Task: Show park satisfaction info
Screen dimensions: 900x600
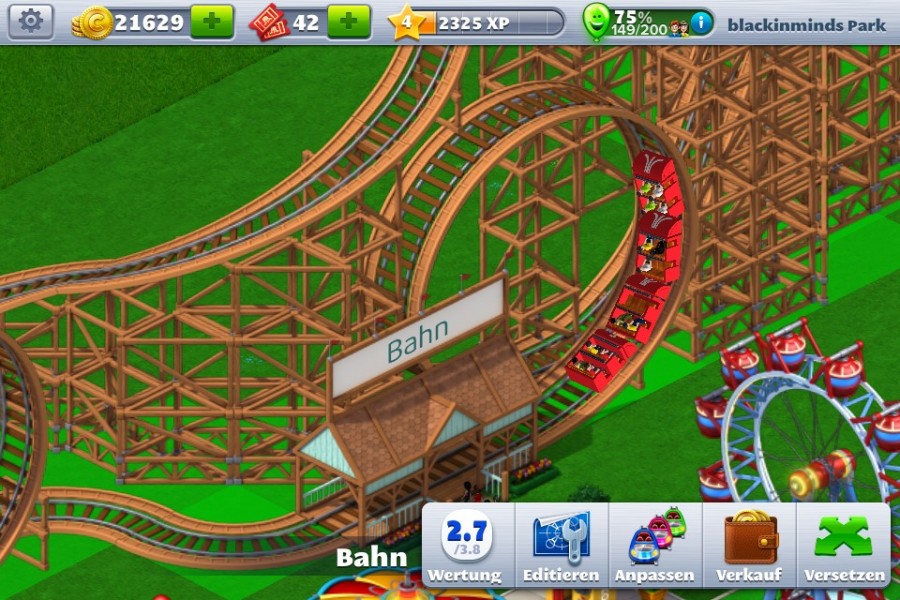Action: 702,22
